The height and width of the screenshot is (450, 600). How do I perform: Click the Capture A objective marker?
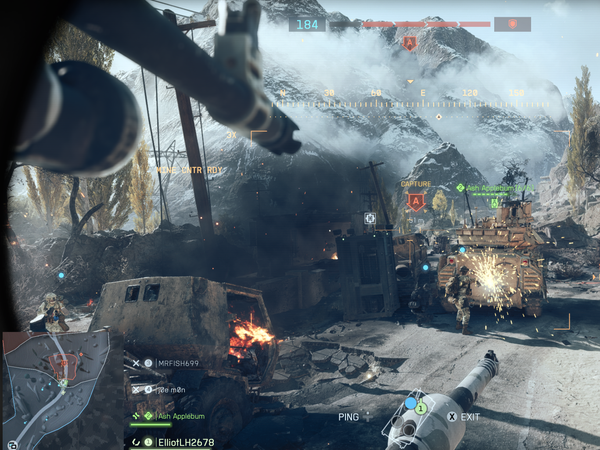[x=416, y=200]
